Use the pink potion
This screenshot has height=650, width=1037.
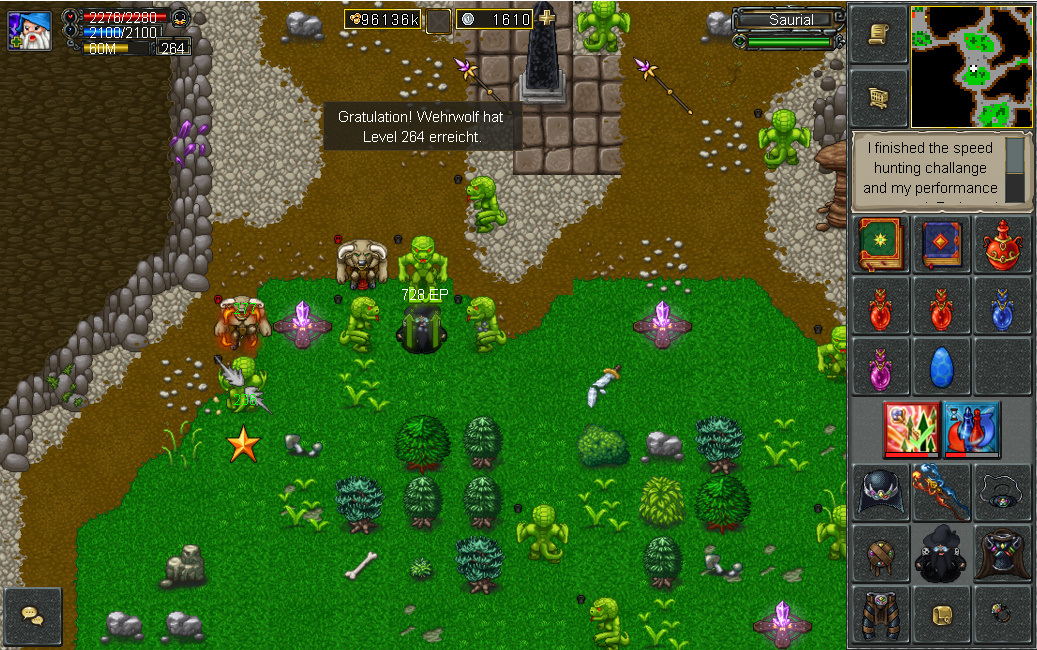pos(880,367)
